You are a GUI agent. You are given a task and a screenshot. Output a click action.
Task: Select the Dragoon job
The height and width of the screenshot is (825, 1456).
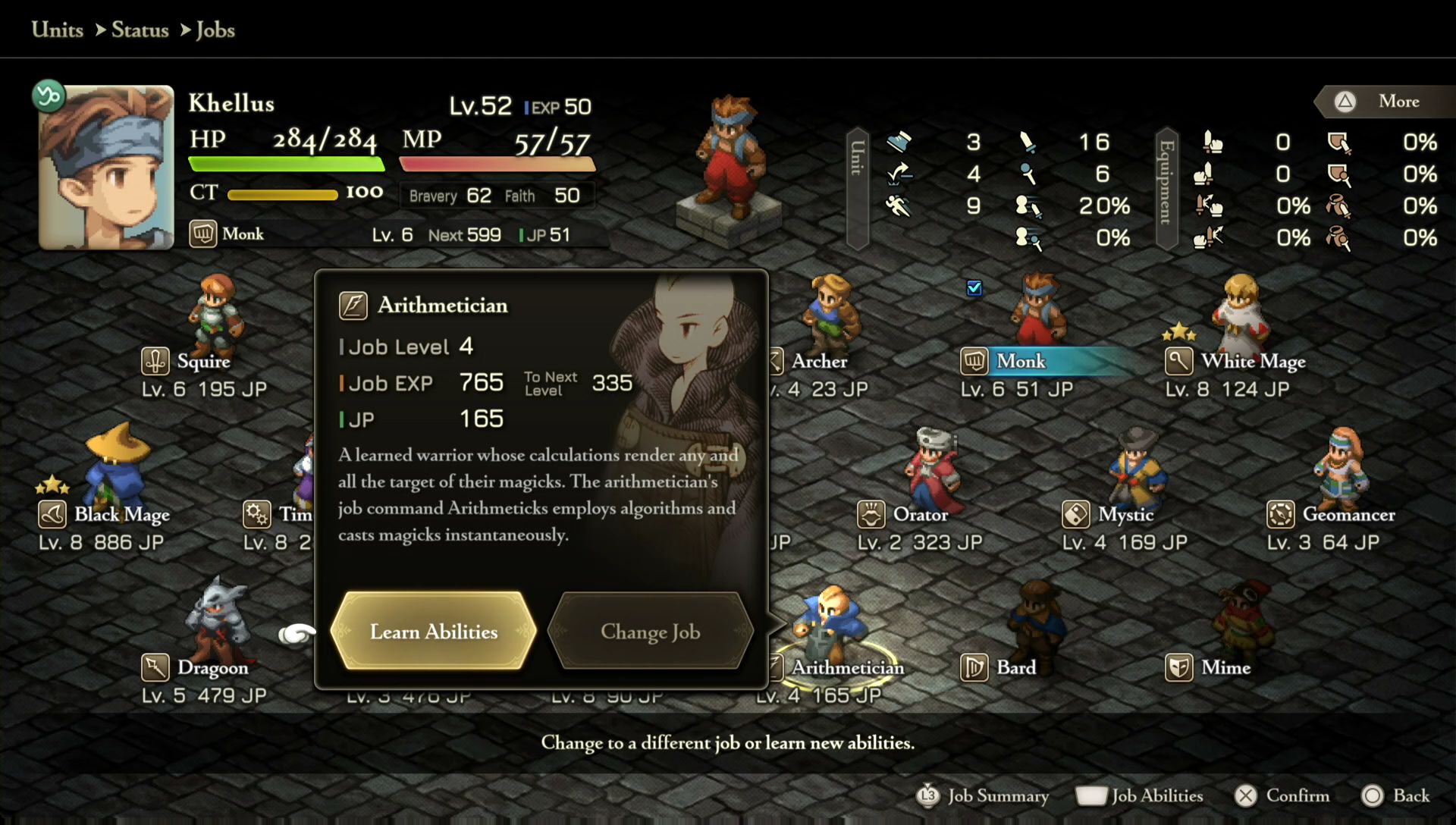click(x=212, y=667)
